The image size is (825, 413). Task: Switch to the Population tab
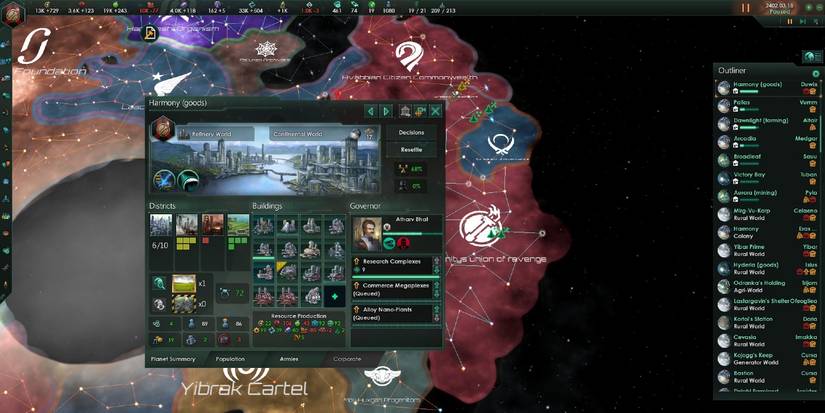click(x=230, y=357)
